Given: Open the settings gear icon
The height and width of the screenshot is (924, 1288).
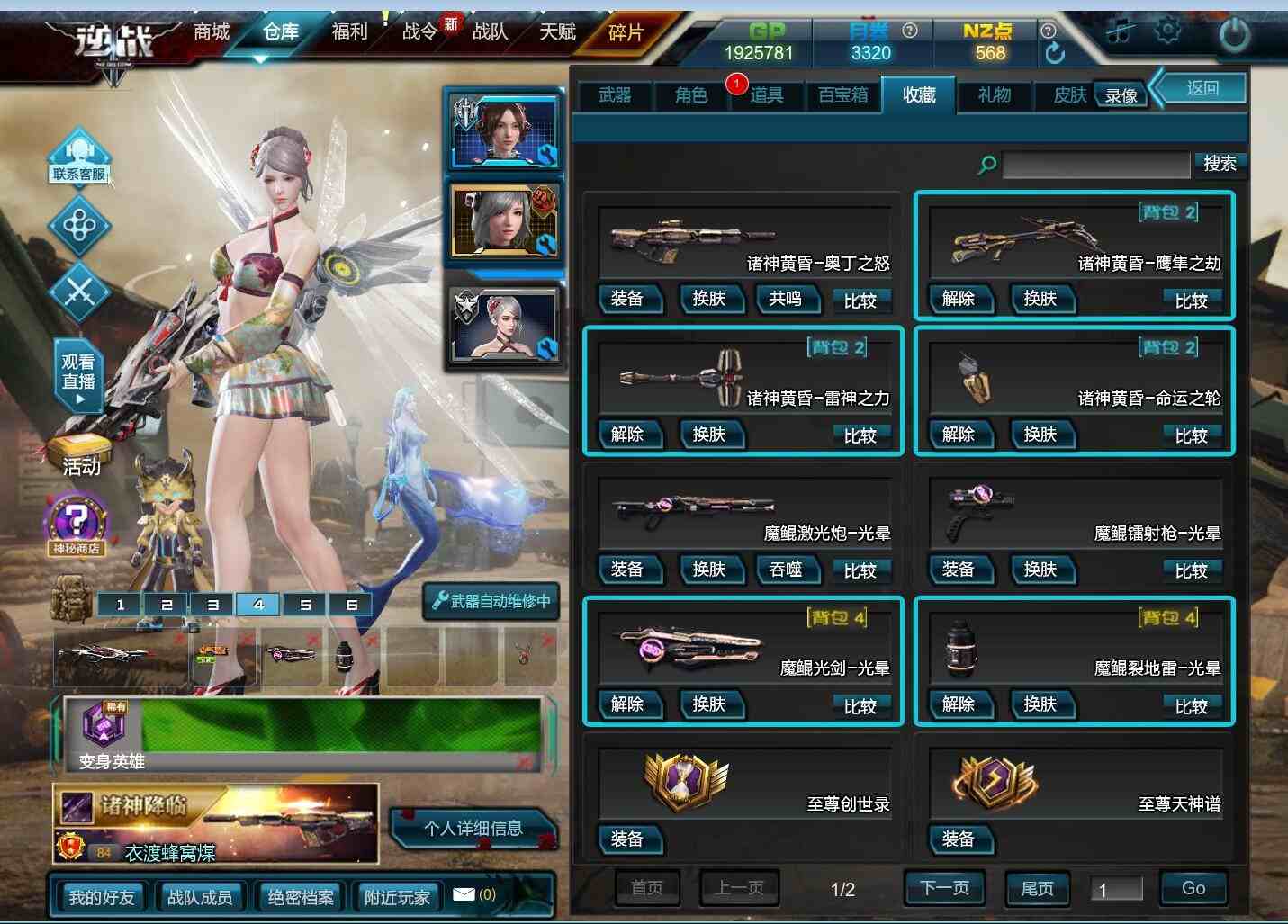Looking at the screenshot, I should [x=1167, y=31].
